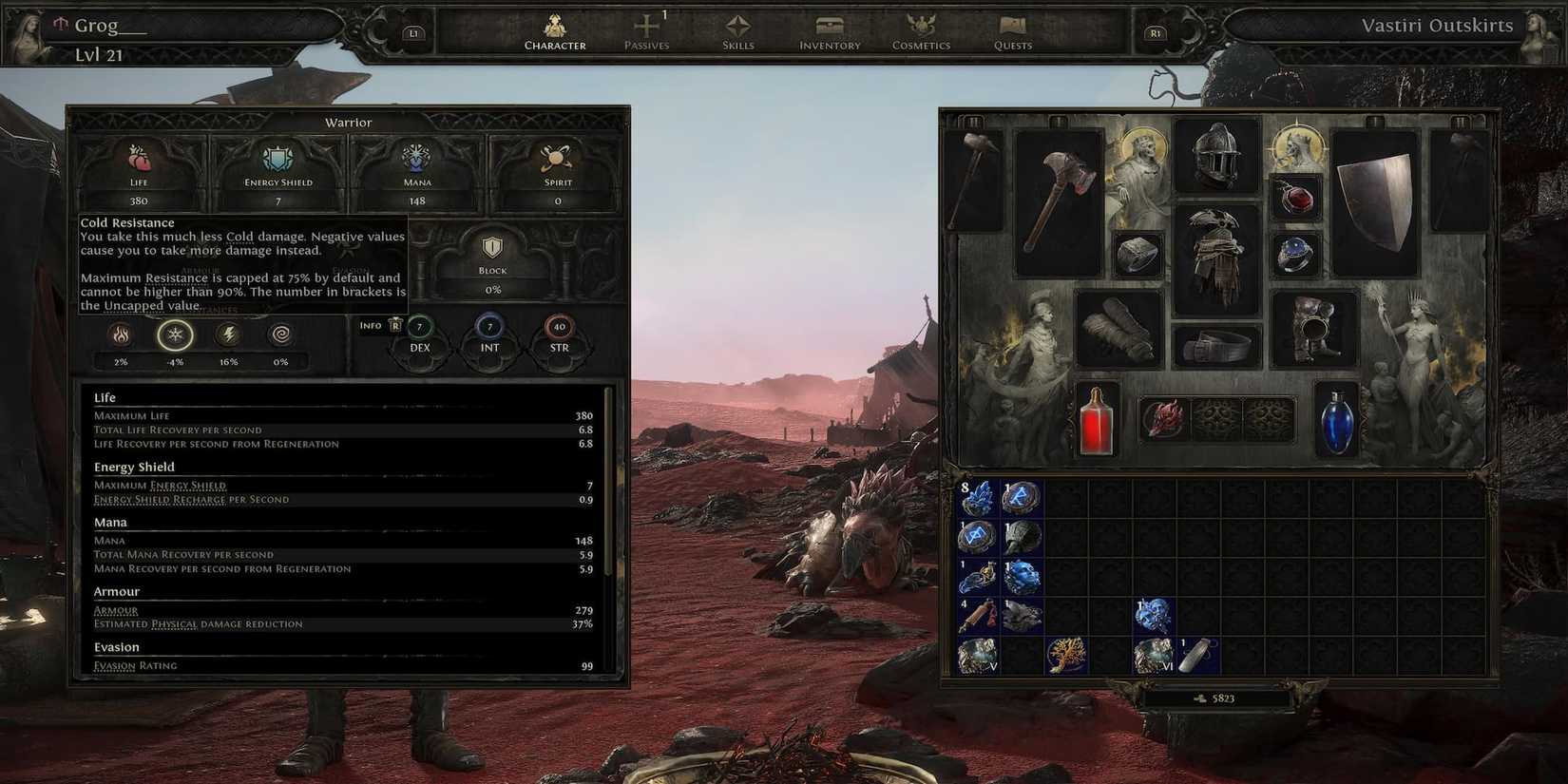
Task: Click the highlighted cold resistance snowflake icon
Action: click(175, 335)
